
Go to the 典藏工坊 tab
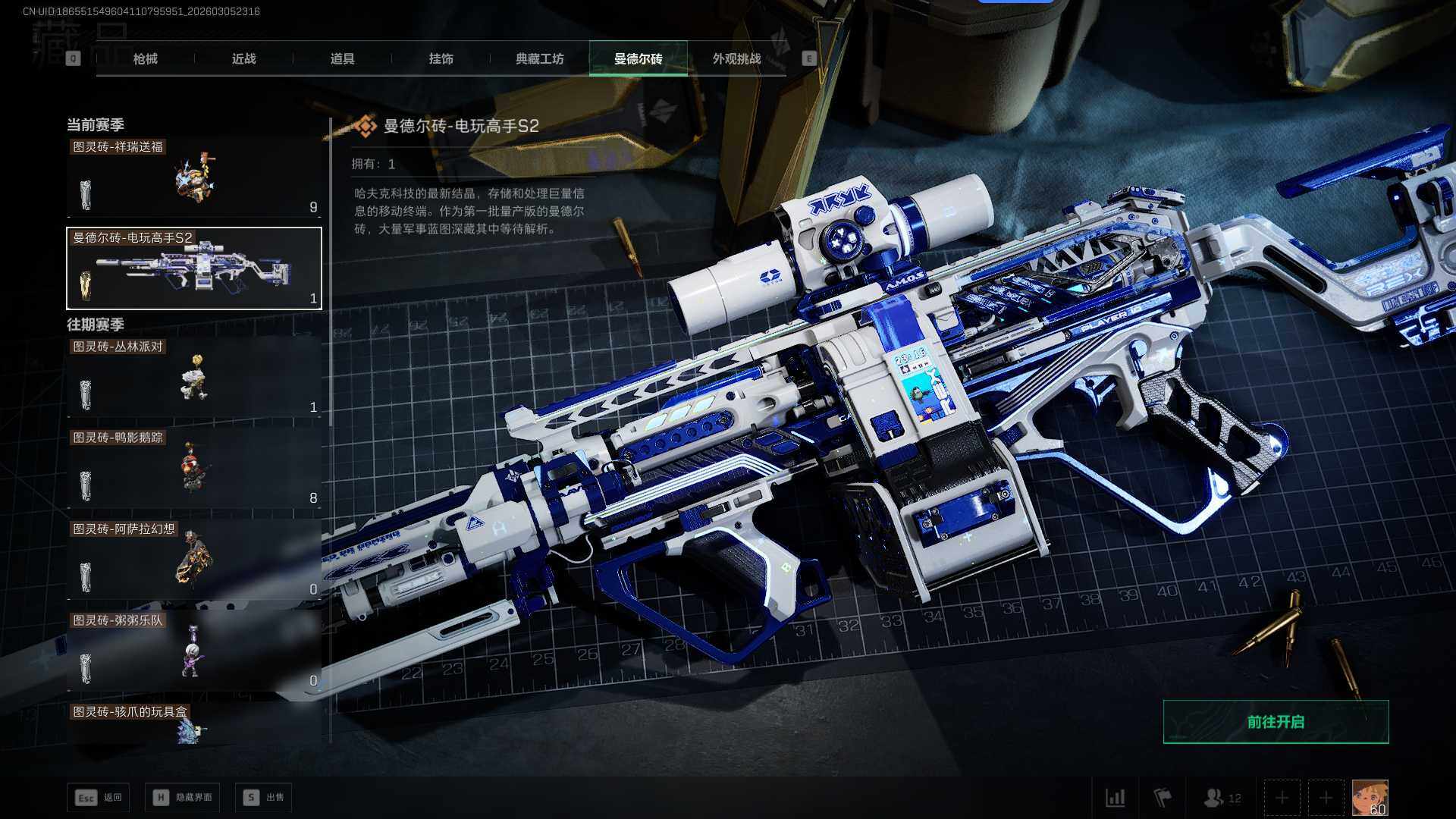(x=539, y=58)
